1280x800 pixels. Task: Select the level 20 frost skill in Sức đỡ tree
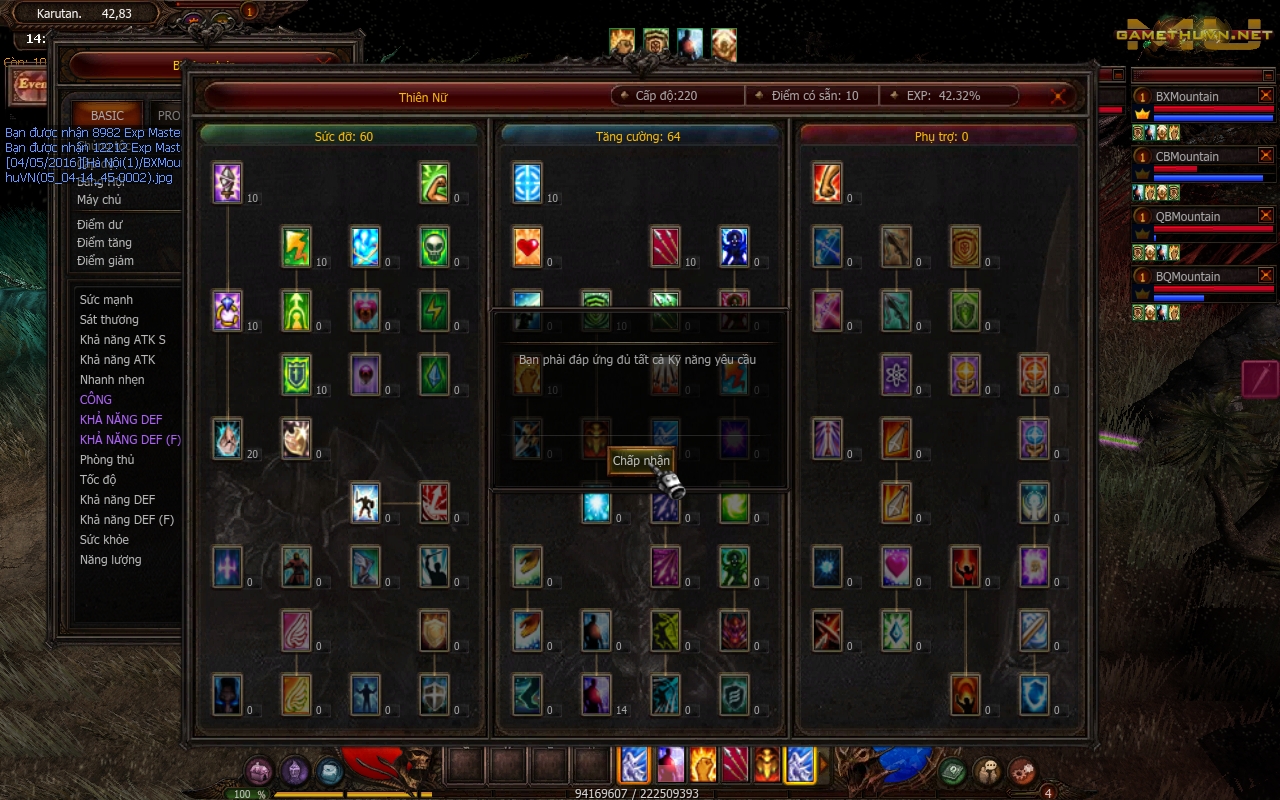226,439
